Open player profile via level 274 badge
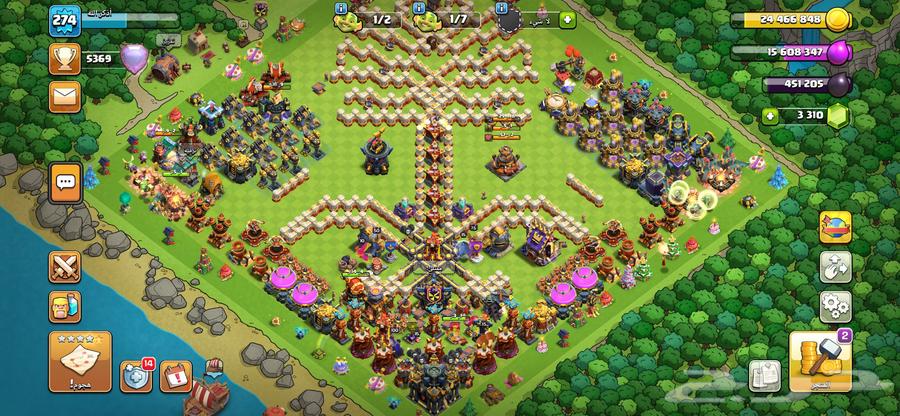This screenshot has height=416, width=900. (x=66, y=22)
